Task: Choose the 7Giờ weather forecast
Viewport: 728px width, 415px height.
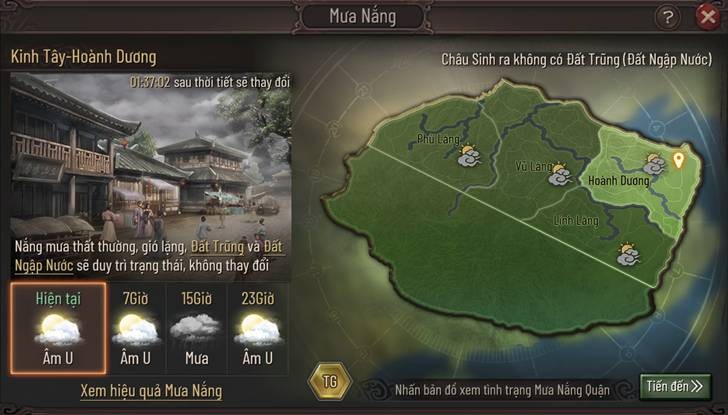Action: (136, 326)
